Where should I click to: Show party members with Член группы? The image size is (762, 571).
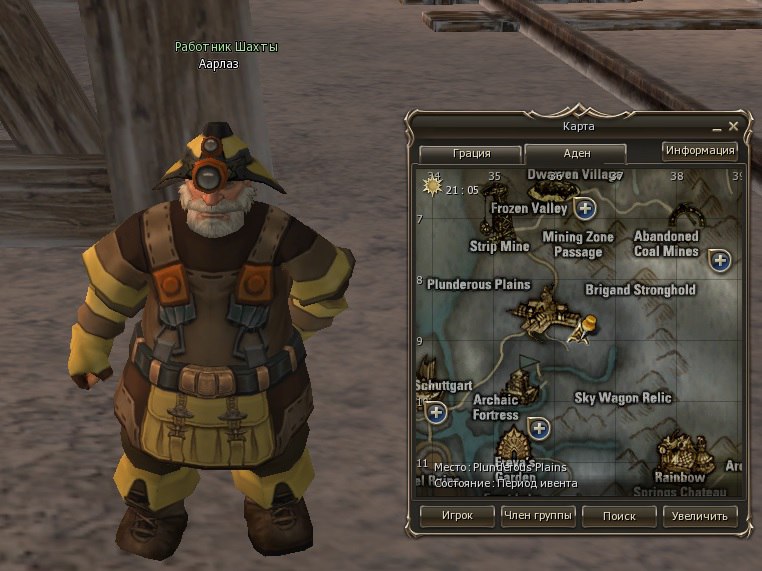click(538, 516)
